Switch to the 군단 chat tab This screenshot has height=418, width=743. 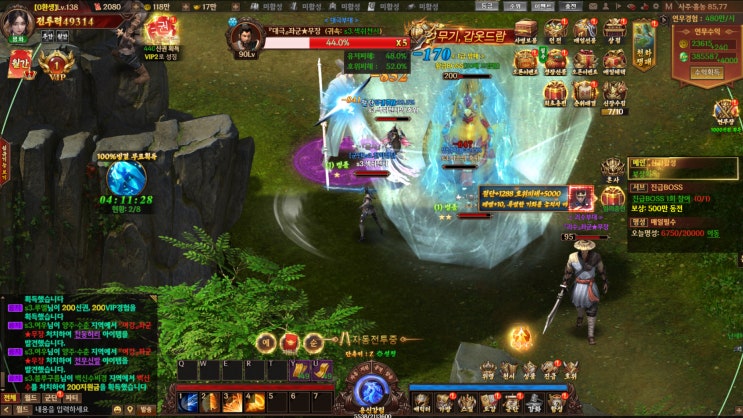[51, 398]
